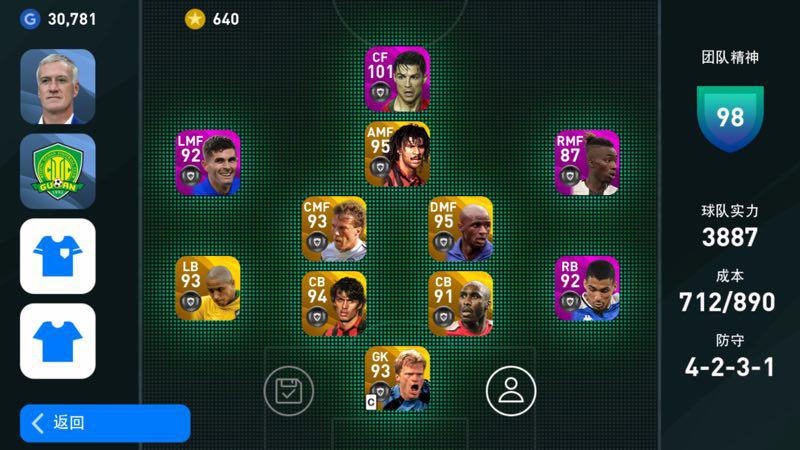Screen dimensions: 800x450
Task: Pick the LMF 92 player card
Action: coord(208,163)
